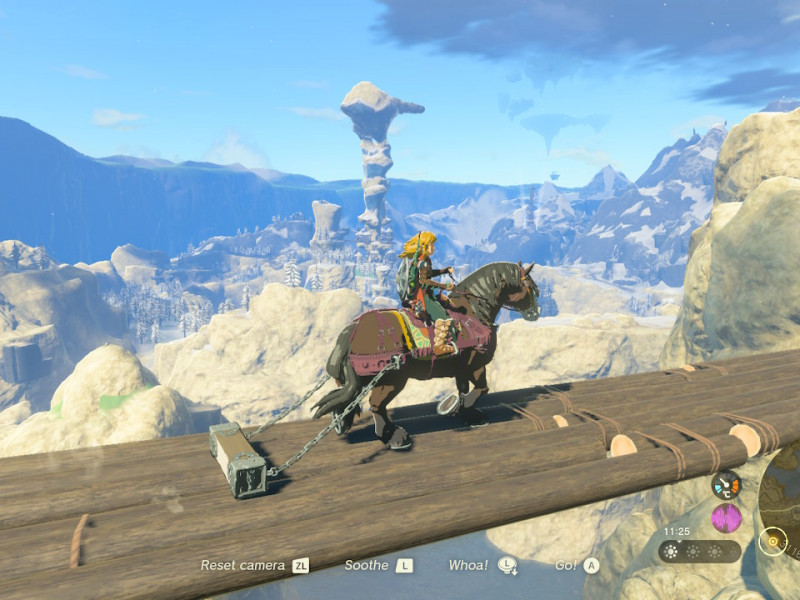The width and height of the screenshot is (800, 600).
Task: Open the weather forecast bar
Action: (x=700, y=551)
